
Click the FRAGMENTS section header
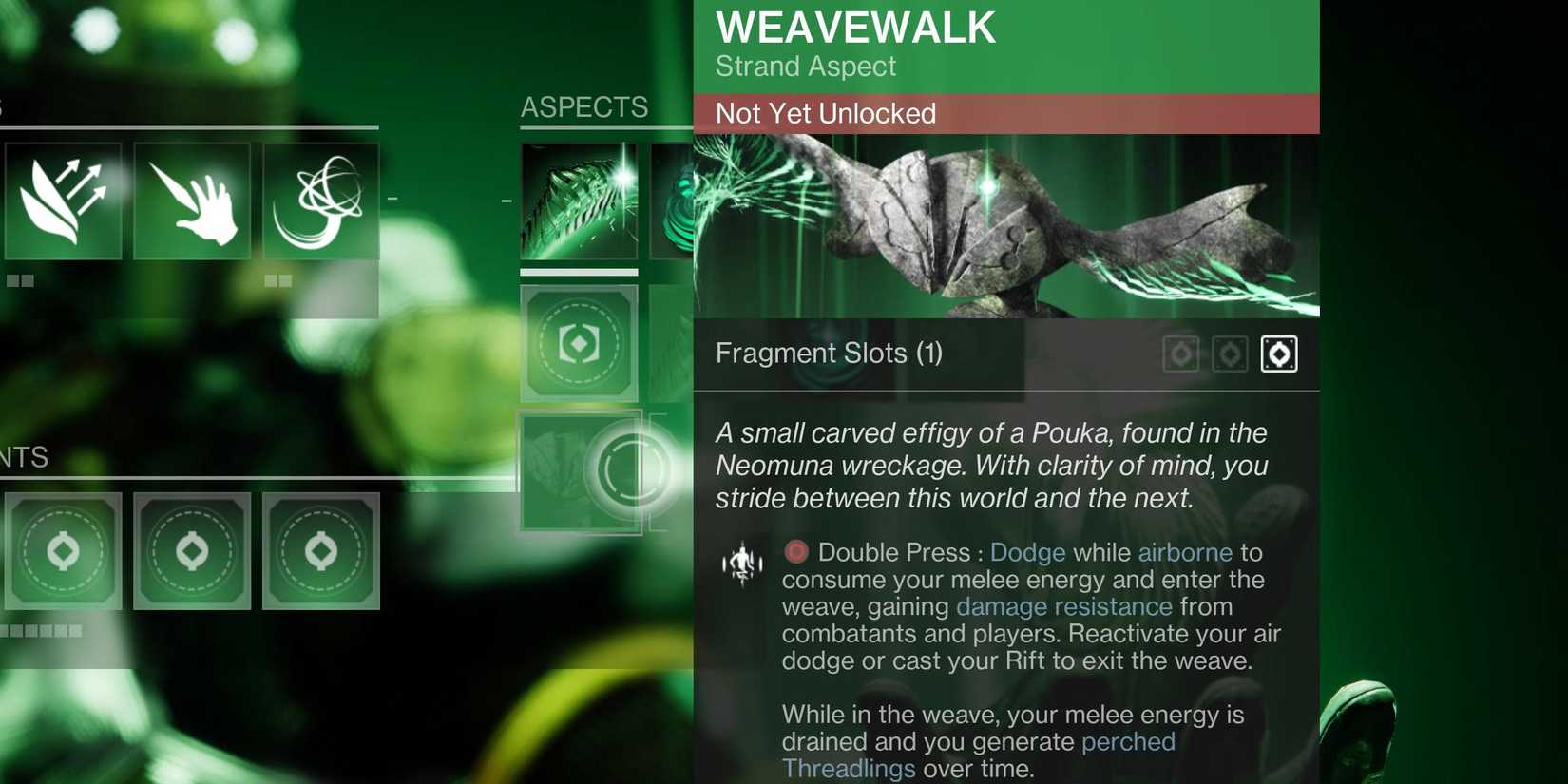(26, 458)
